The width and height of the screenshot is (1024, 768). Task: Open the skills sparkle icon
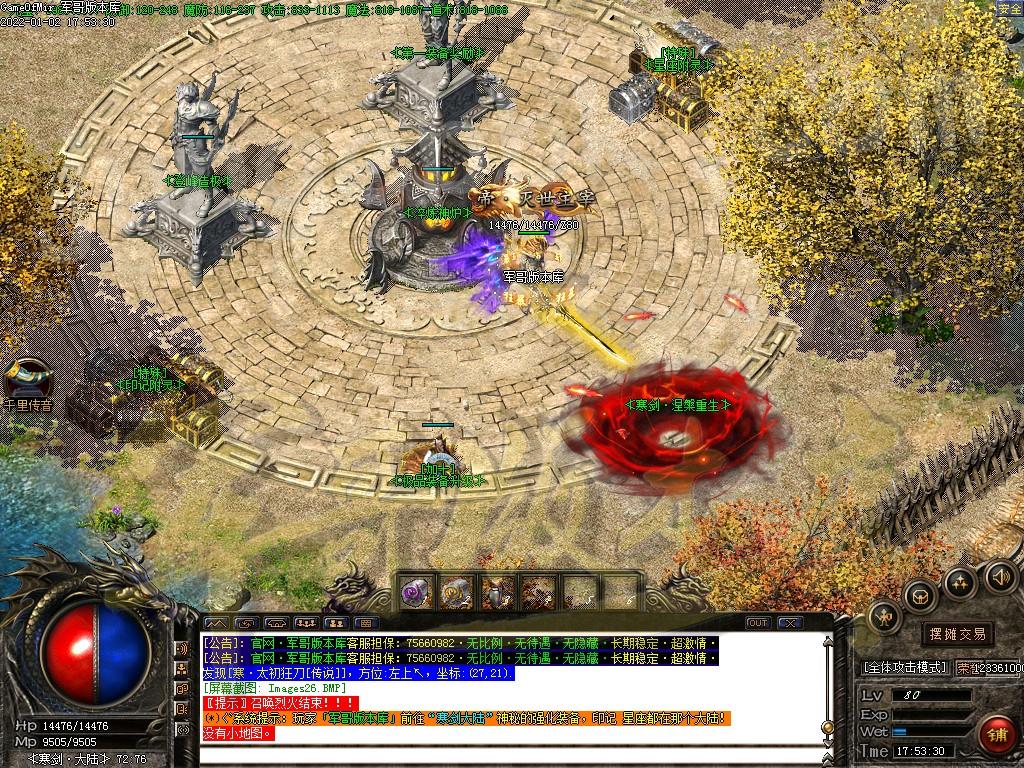tap(960, 581)
